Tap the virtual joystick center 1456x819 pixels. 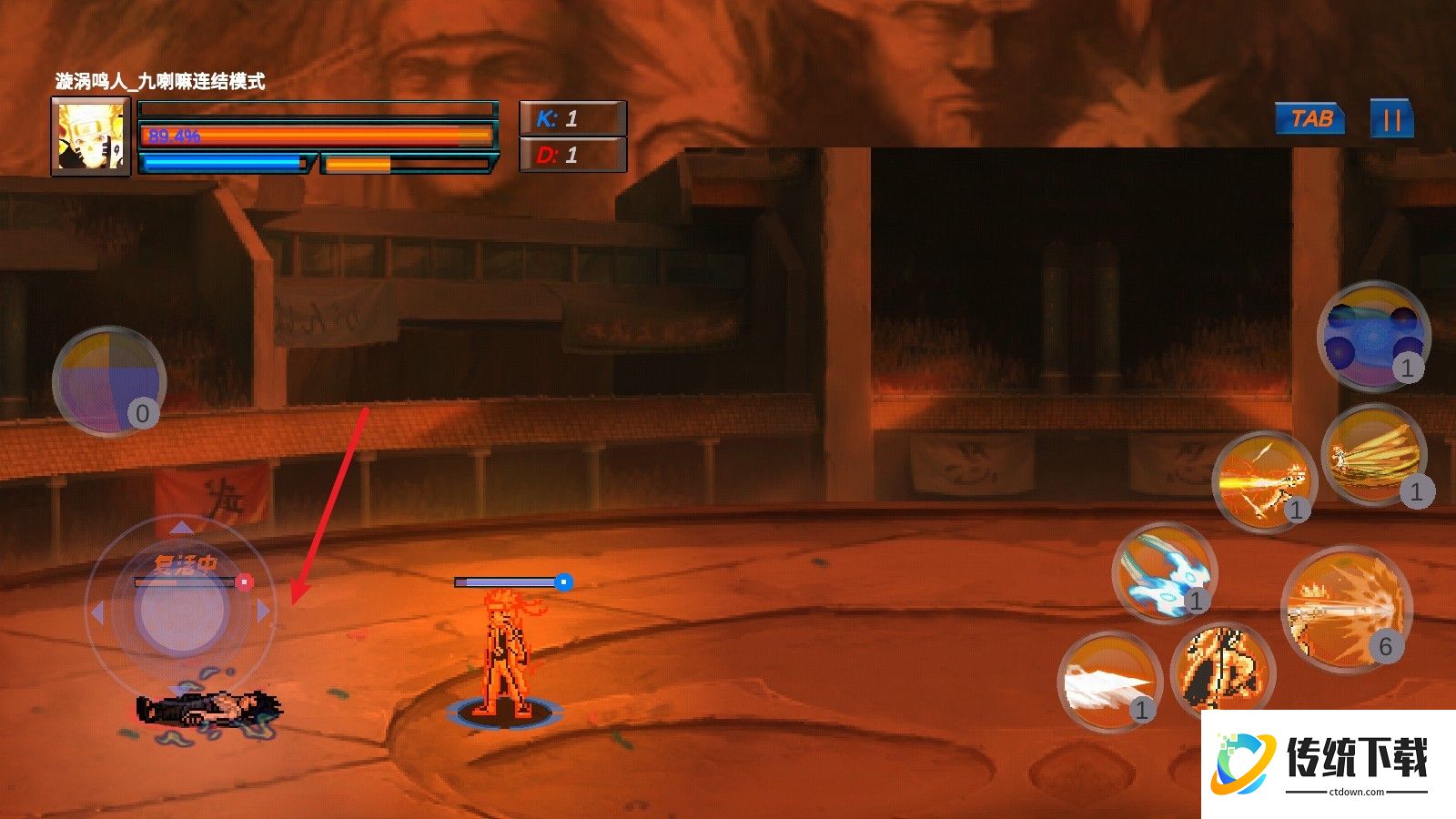(180, 611)
